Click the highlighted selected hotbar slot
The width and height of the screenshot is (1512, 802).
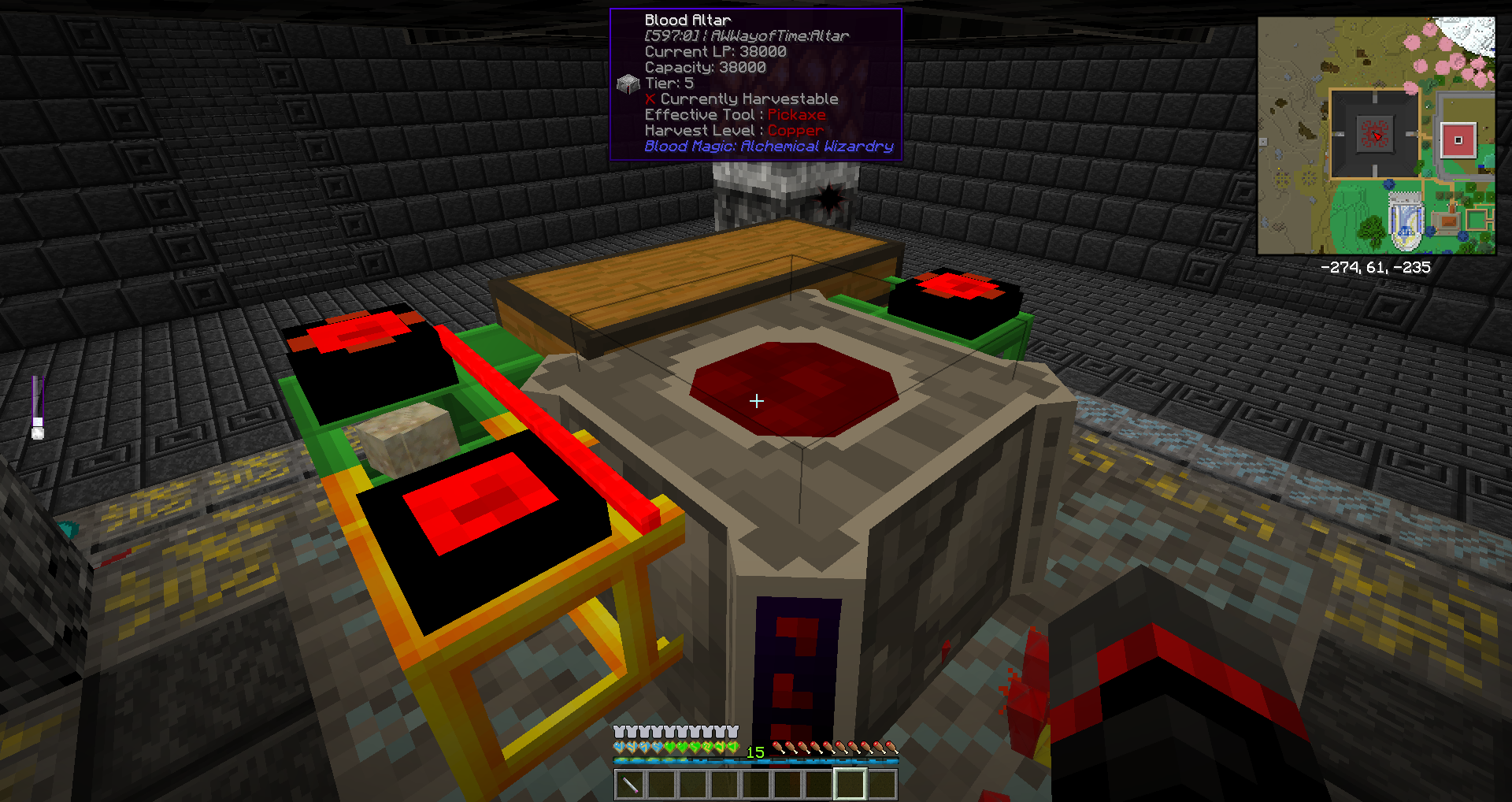(x=850, y=784)
